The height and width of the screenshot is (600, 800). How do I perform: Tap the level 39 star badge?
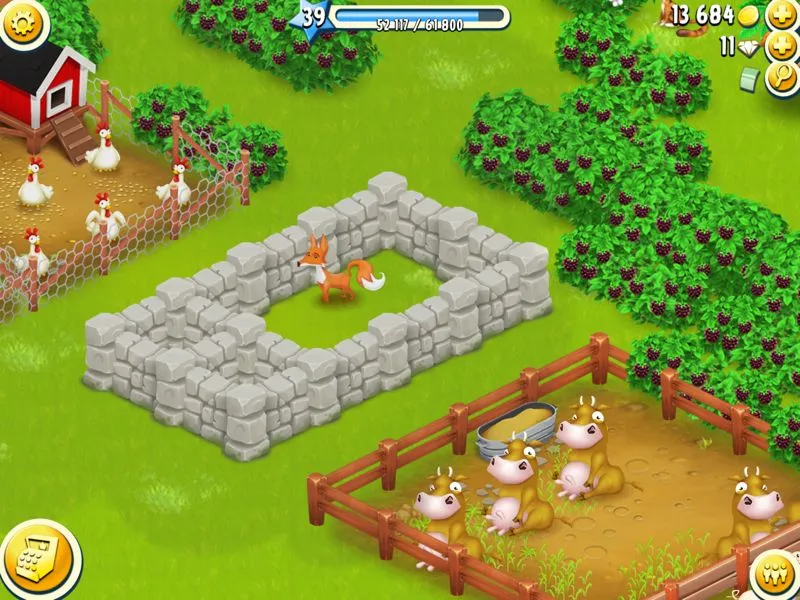314,17
